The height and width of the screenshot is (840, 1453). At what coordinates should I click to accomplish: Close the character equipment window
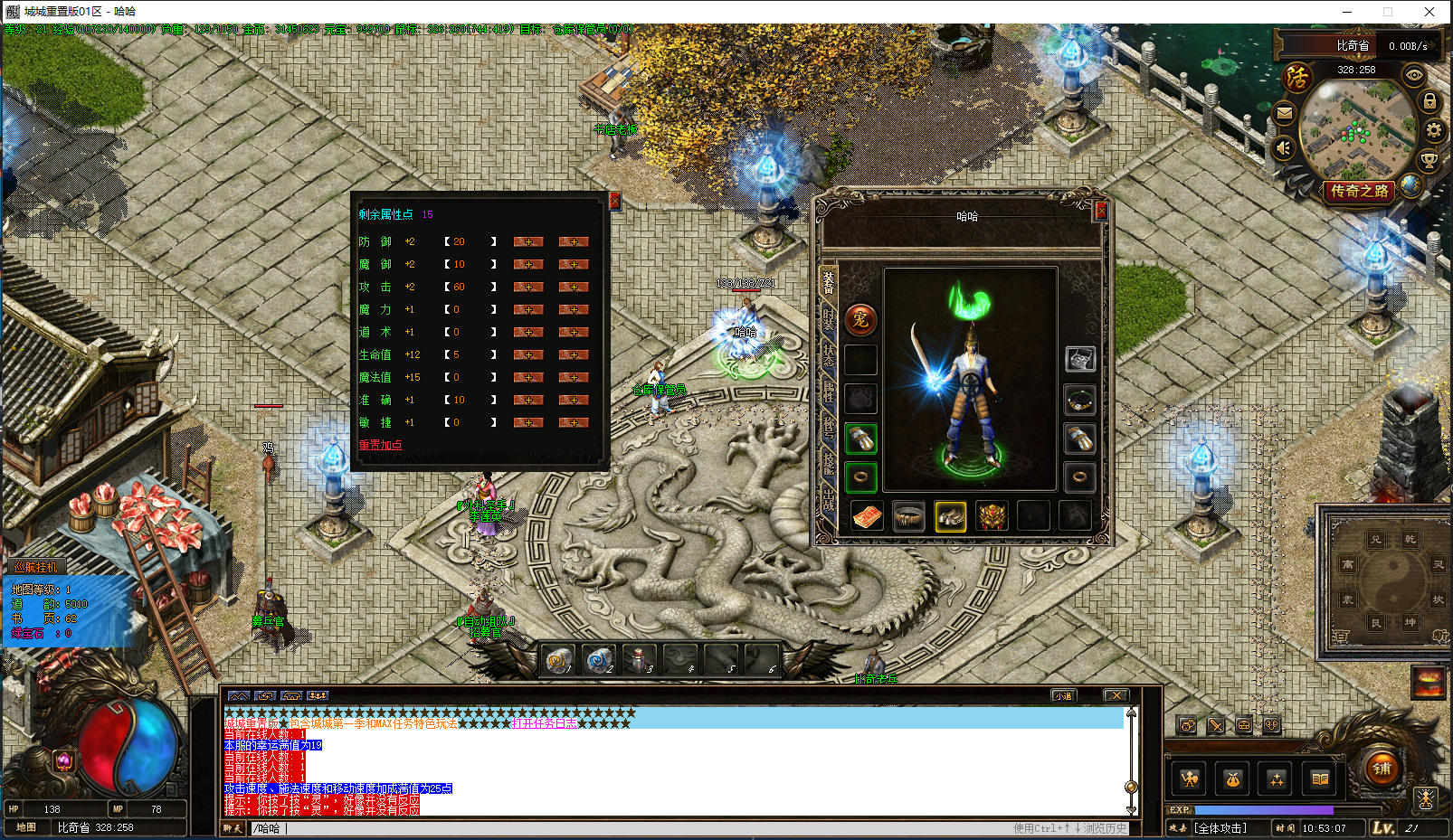pyautogui.click(x=1101, y=211)
